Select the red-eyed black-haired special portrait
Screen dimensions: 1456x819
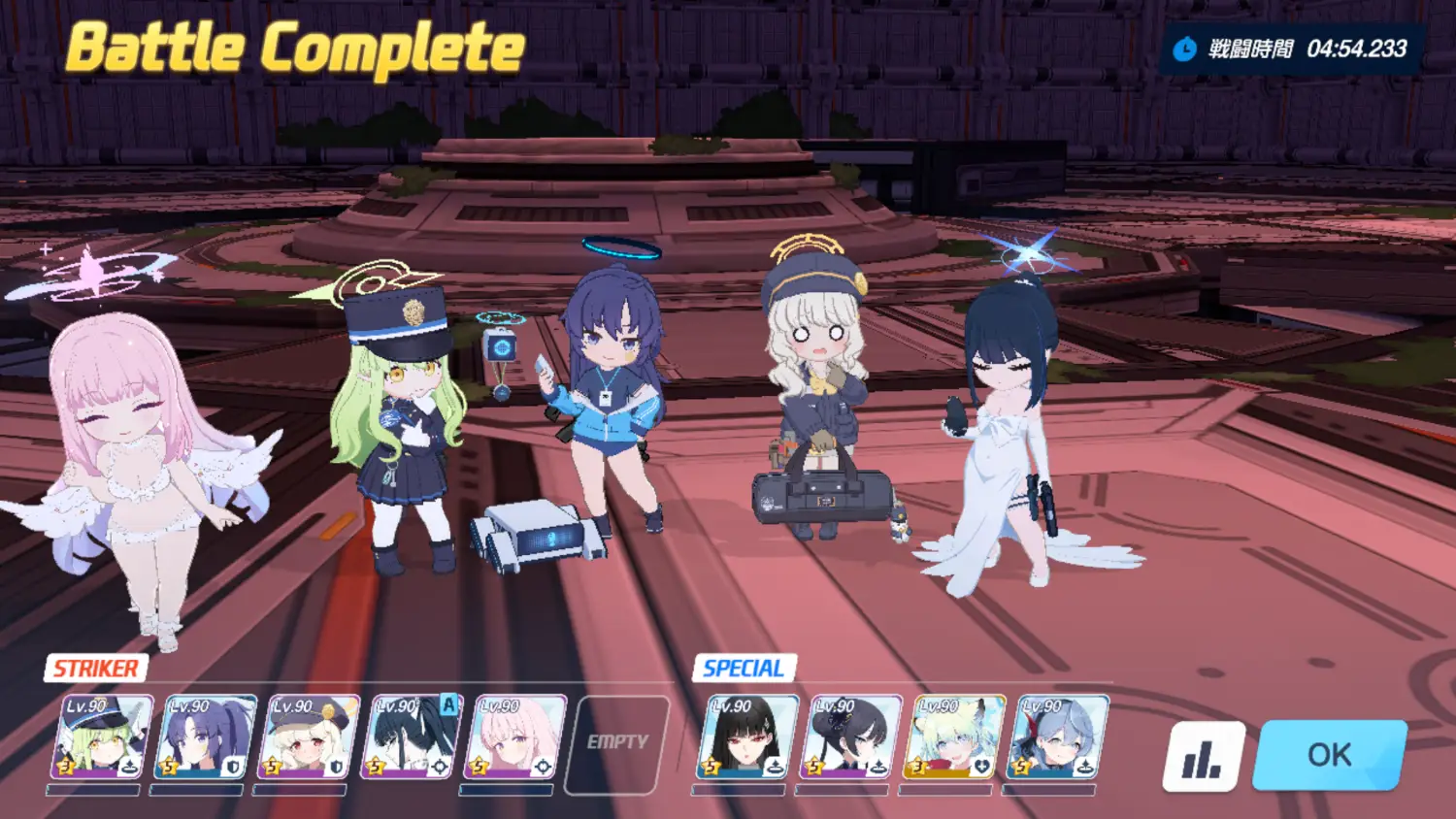747,737
